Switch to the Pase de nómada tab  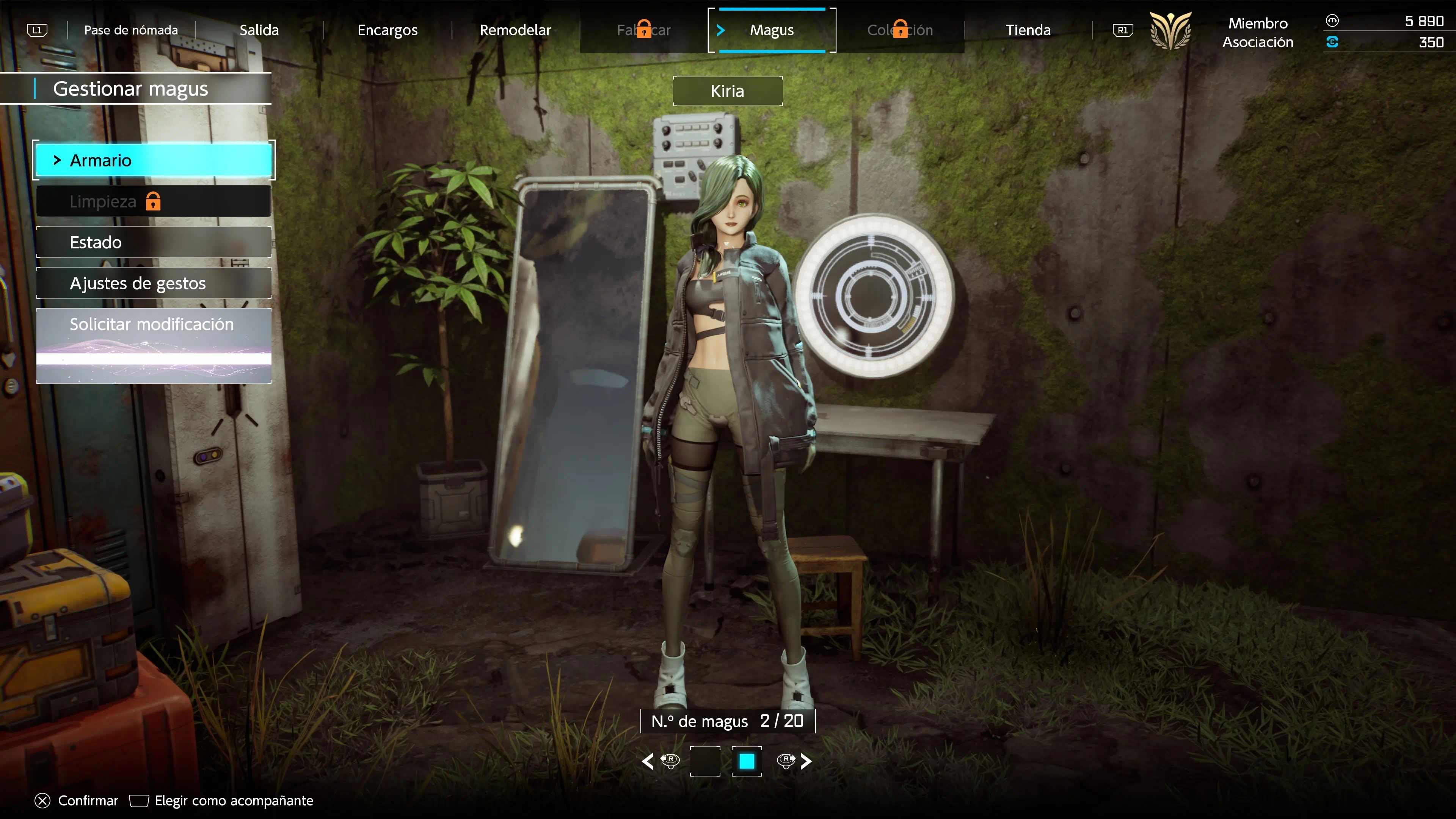click(x=130, y=30)
